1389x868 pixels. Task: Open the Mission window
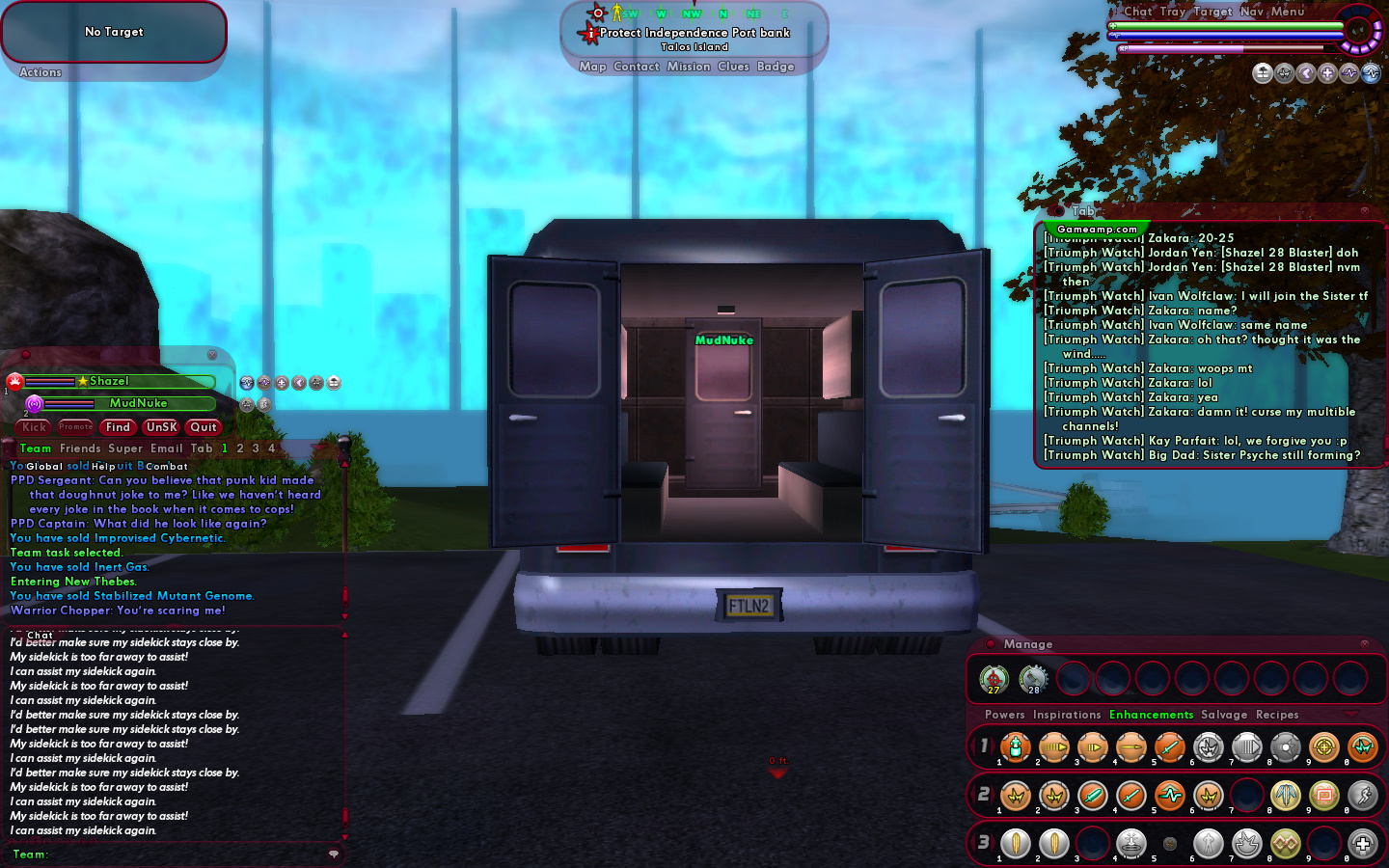(x=689, y=67)
